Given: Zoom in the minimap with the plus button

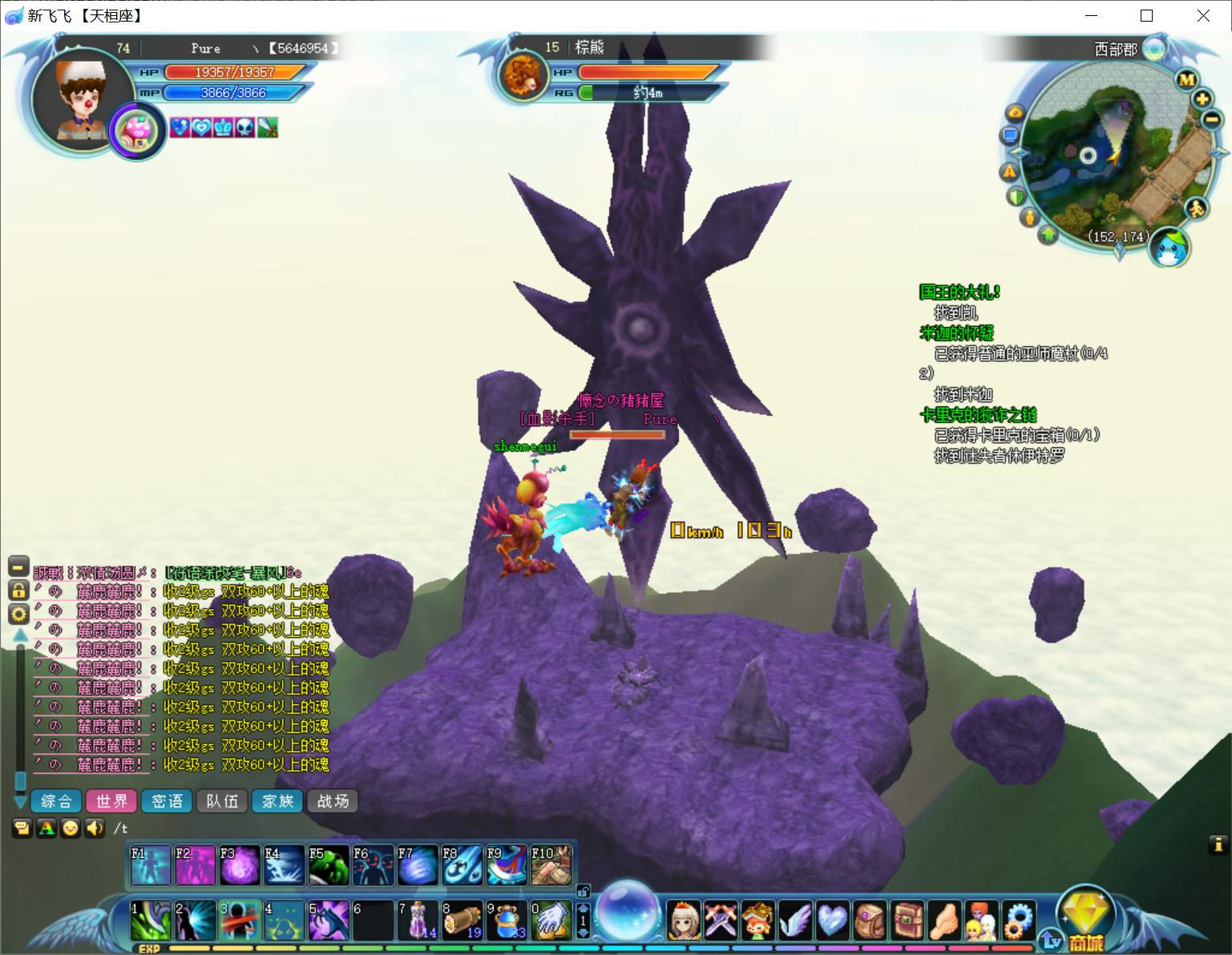Looking at the screenshot, I should pyautogui.click(x=1202, y=99).
